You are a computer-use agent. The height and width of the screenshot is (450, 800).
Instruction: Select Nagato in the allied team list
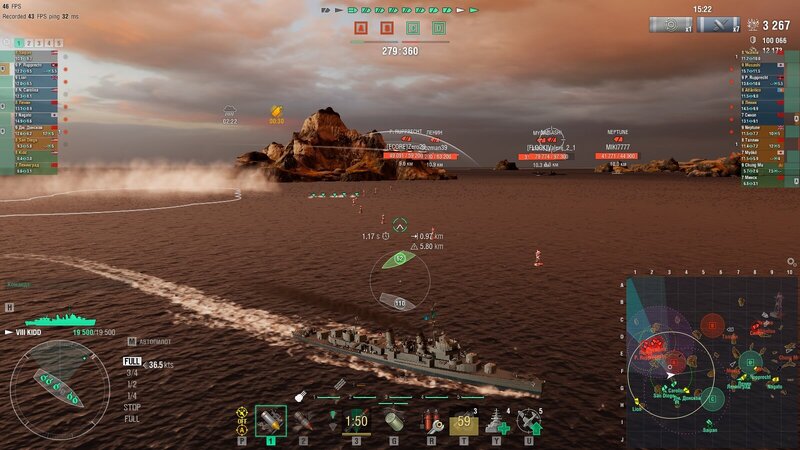(x=27, y=114)
